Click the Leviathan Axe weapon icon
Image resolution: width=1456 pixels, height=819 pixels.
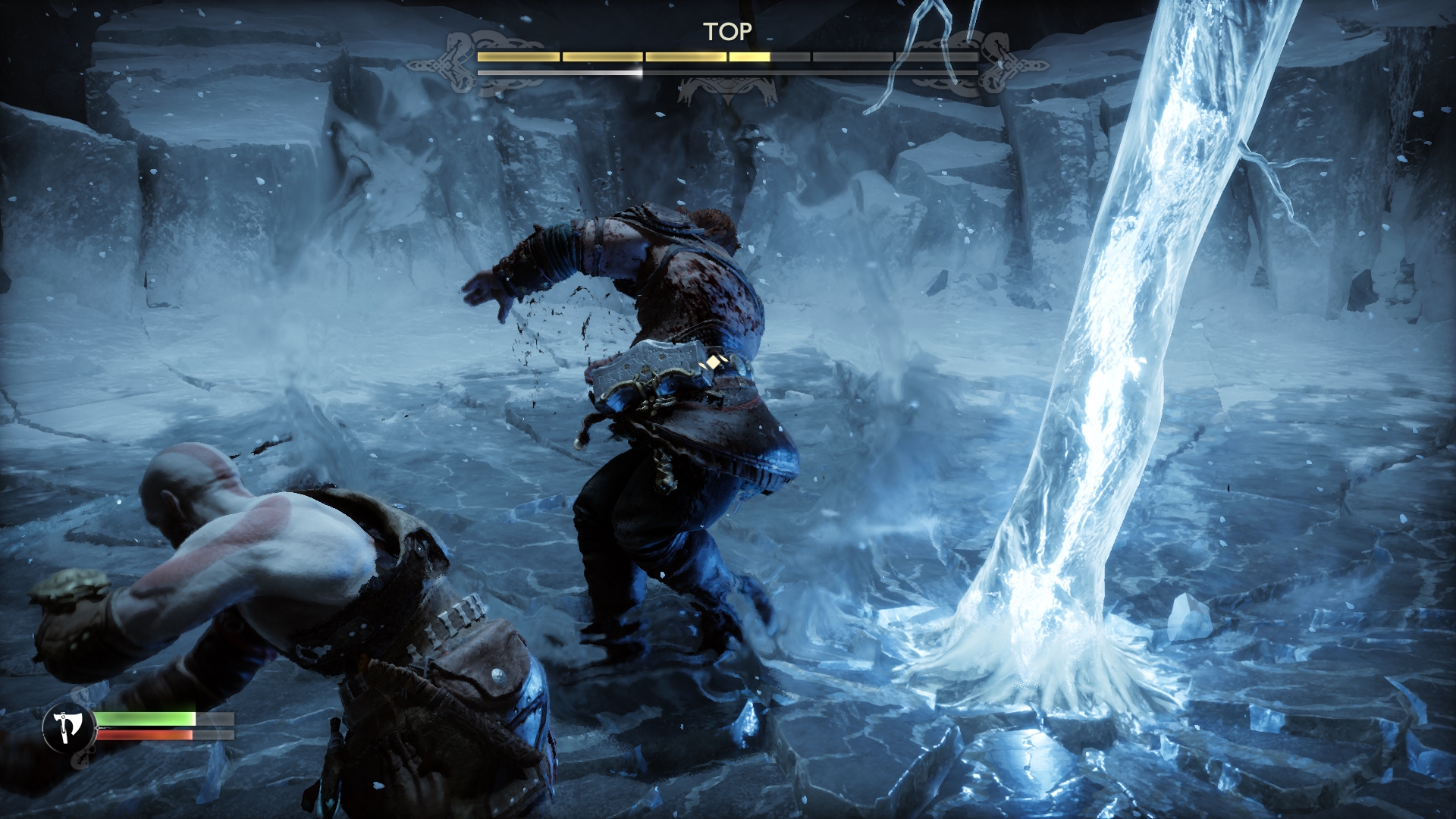68,728
